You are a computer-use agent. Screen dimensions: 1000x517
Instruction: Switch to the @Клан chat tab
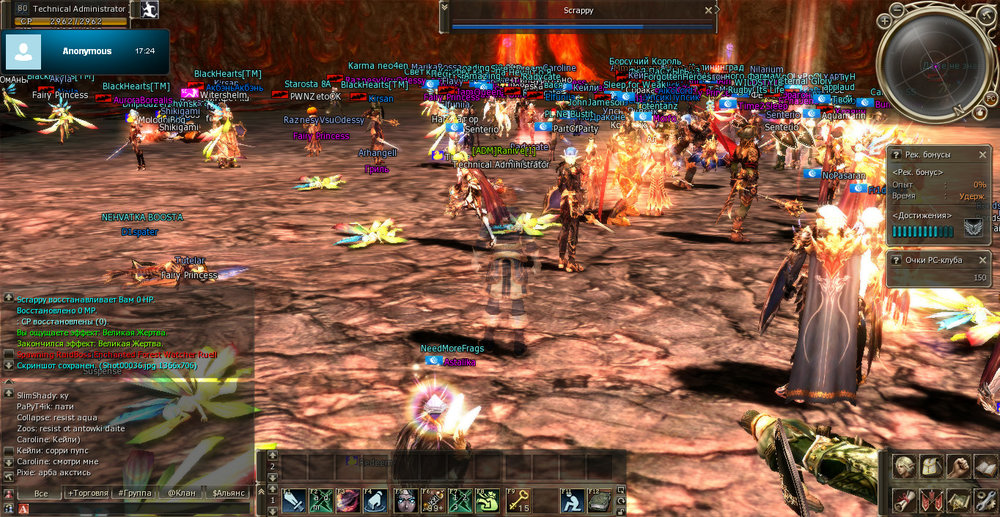click(181, 493)
